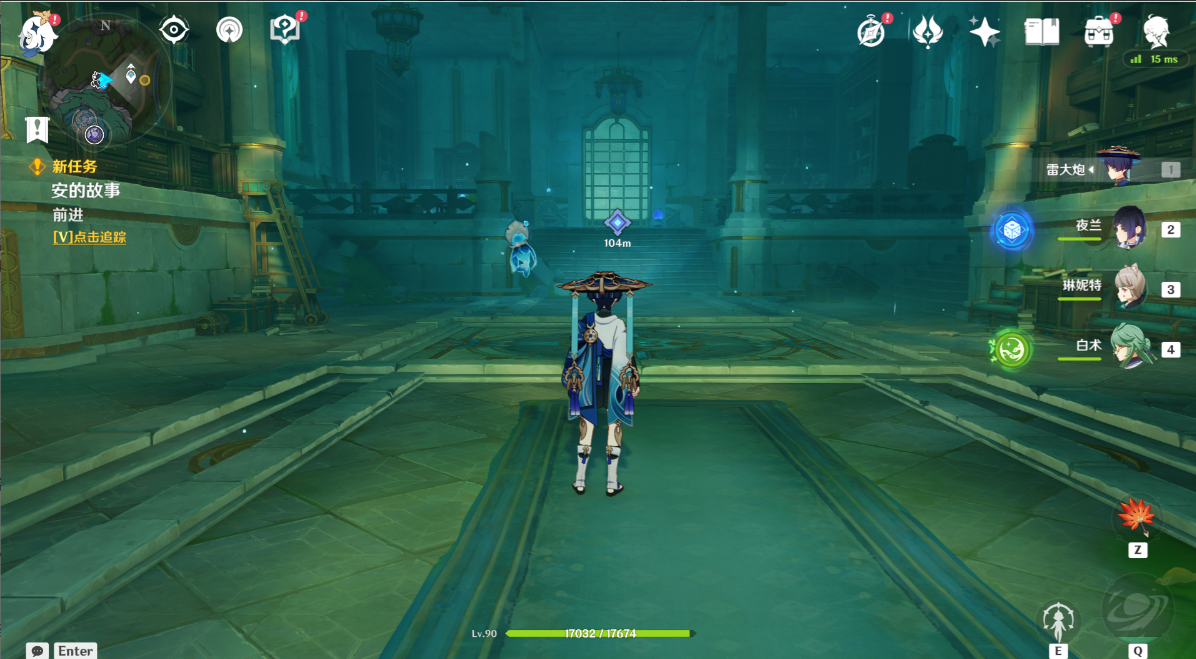Screen dimensions: 1196x659
Task: Open the chat box speech bubble
Action: click(x=38, y=651)
